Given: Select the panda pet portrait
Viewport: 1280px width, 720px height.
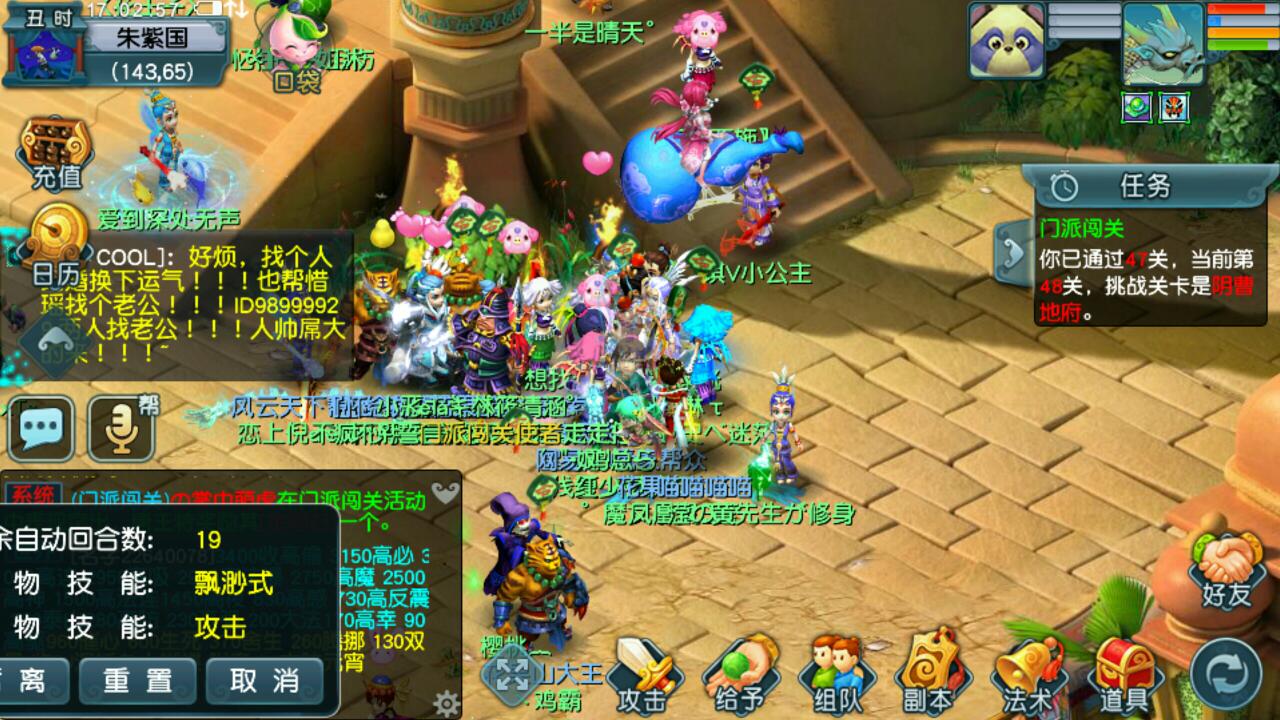Looking at the screenshot, I should 1006,40.
